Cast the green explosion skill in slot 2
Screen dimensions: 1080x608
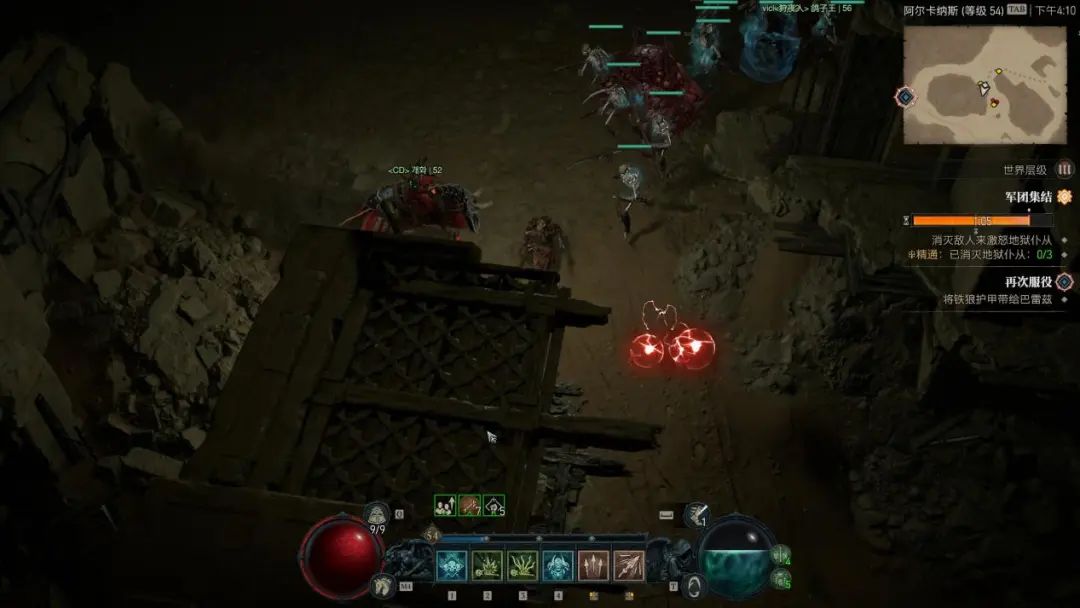[487, 566]
